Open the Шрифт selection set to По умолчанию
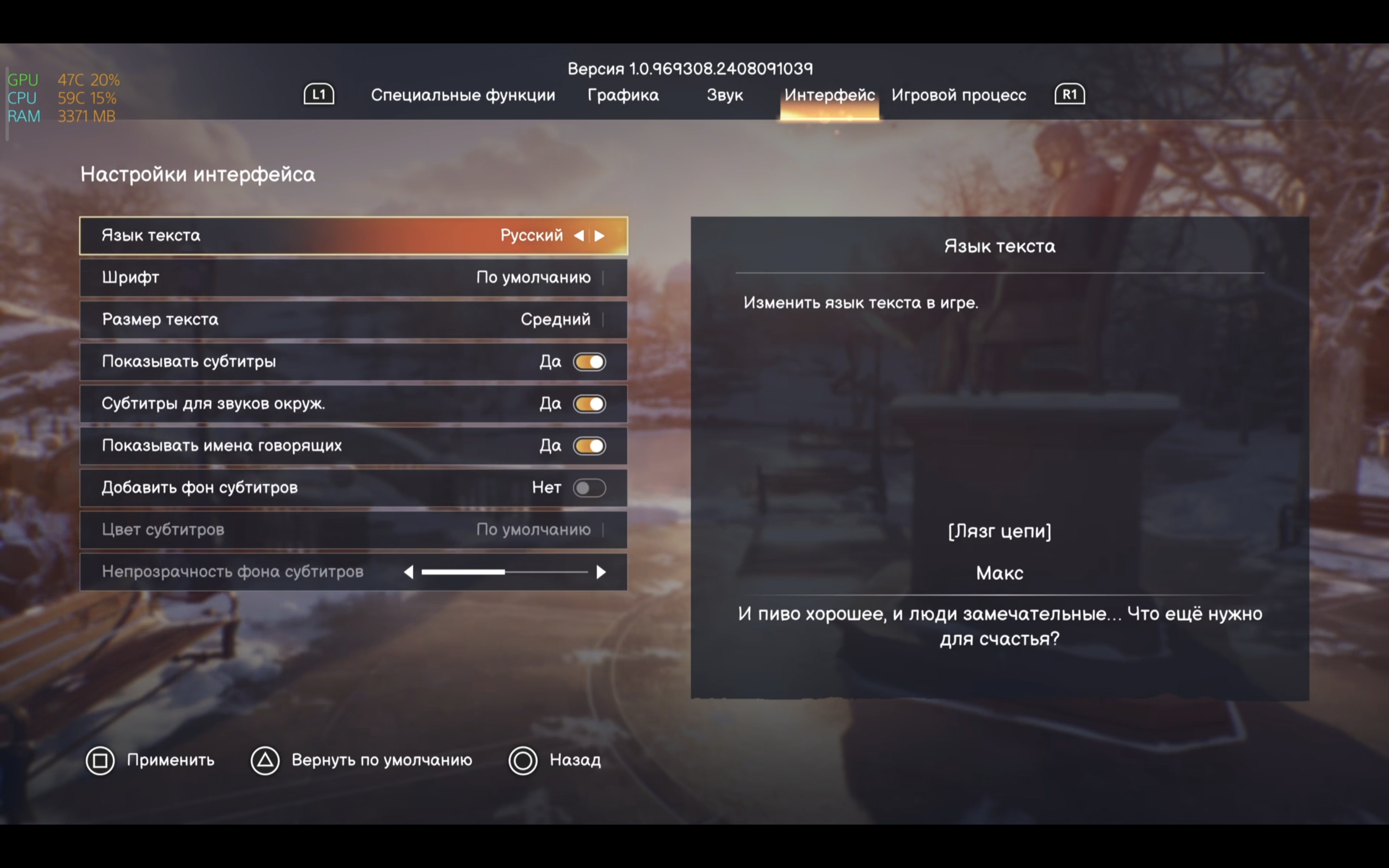Image resolution: width=1389 pixels, height=868 pixels. point(354,277)
